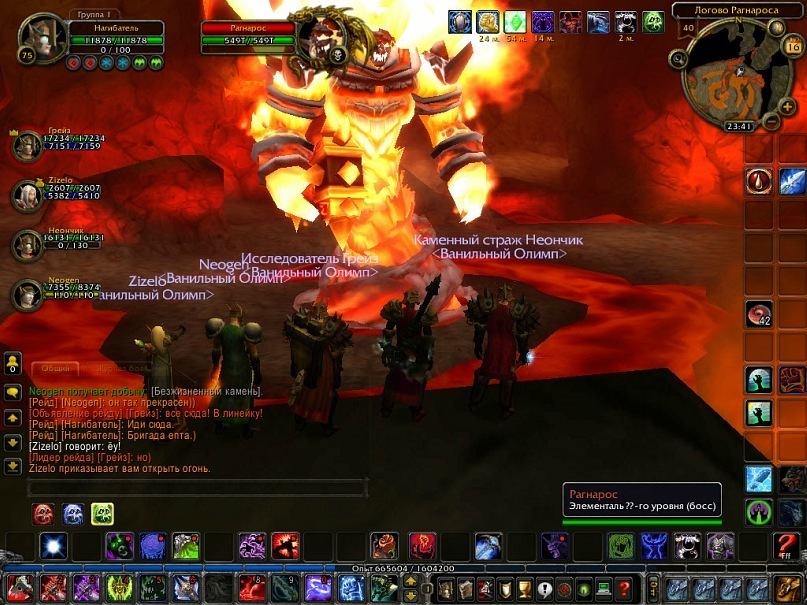The height and width of the screenshot is (605, 807).
Task: Select party member Zizelo's portrait
Action: click(x=27, y=195)
